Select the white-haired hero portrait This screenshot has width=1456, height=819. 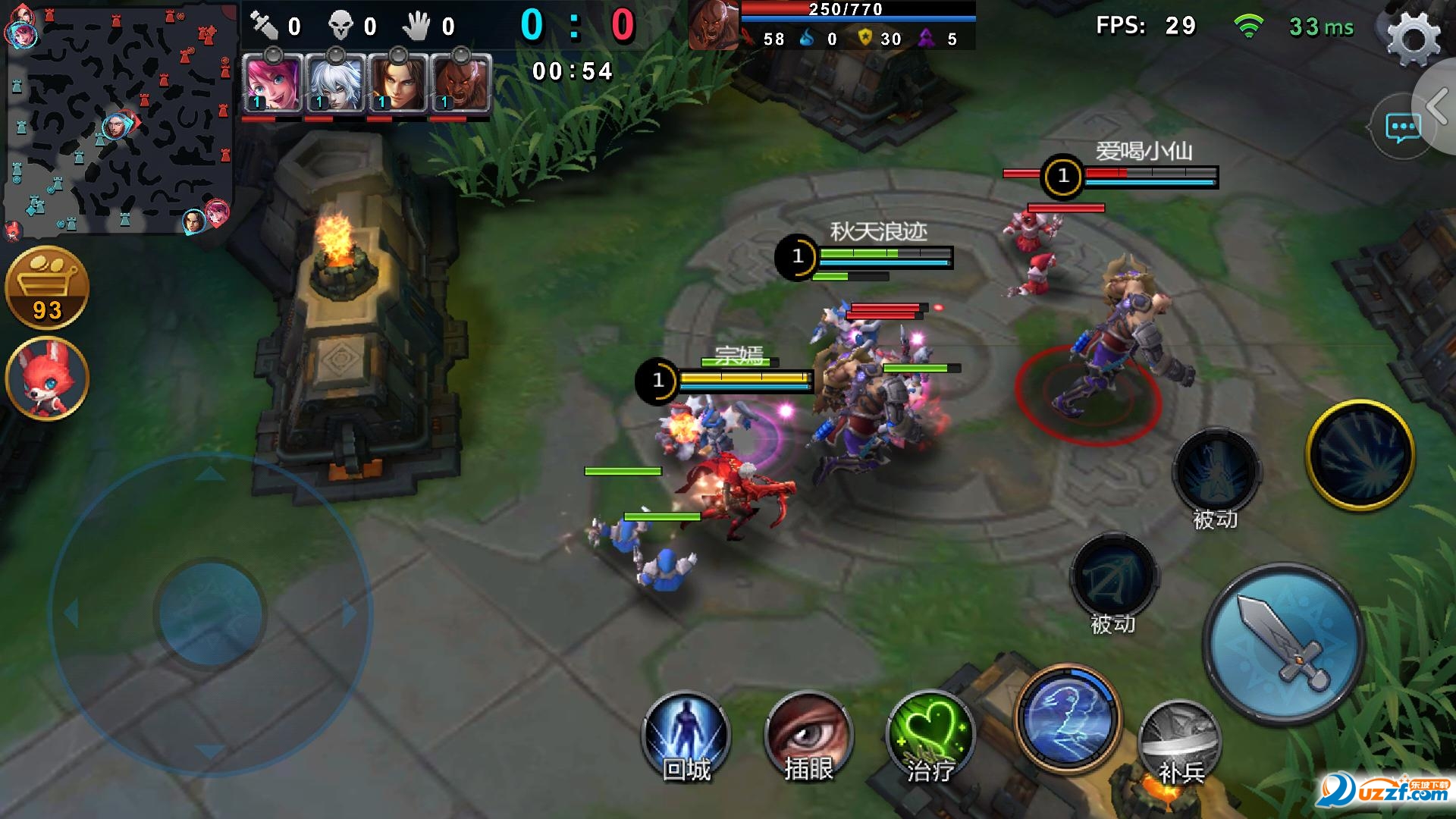[x=335, y=84]
